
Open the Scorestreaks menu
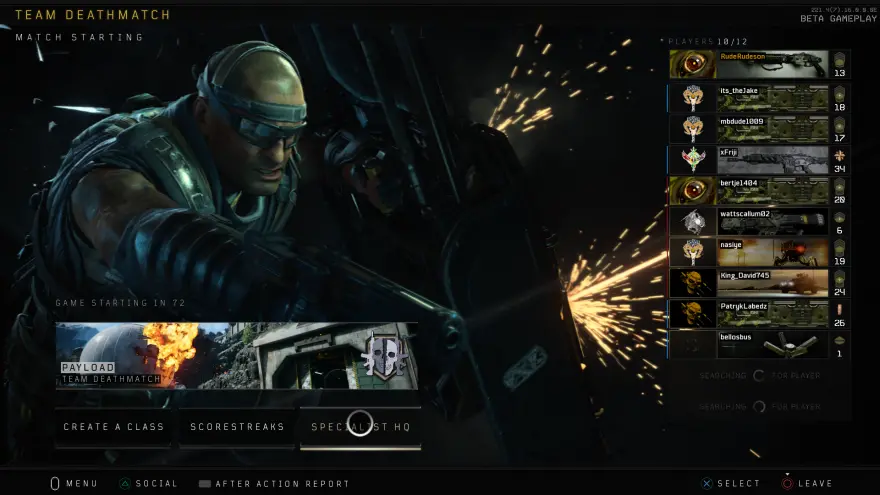click(x=237, y=427)
